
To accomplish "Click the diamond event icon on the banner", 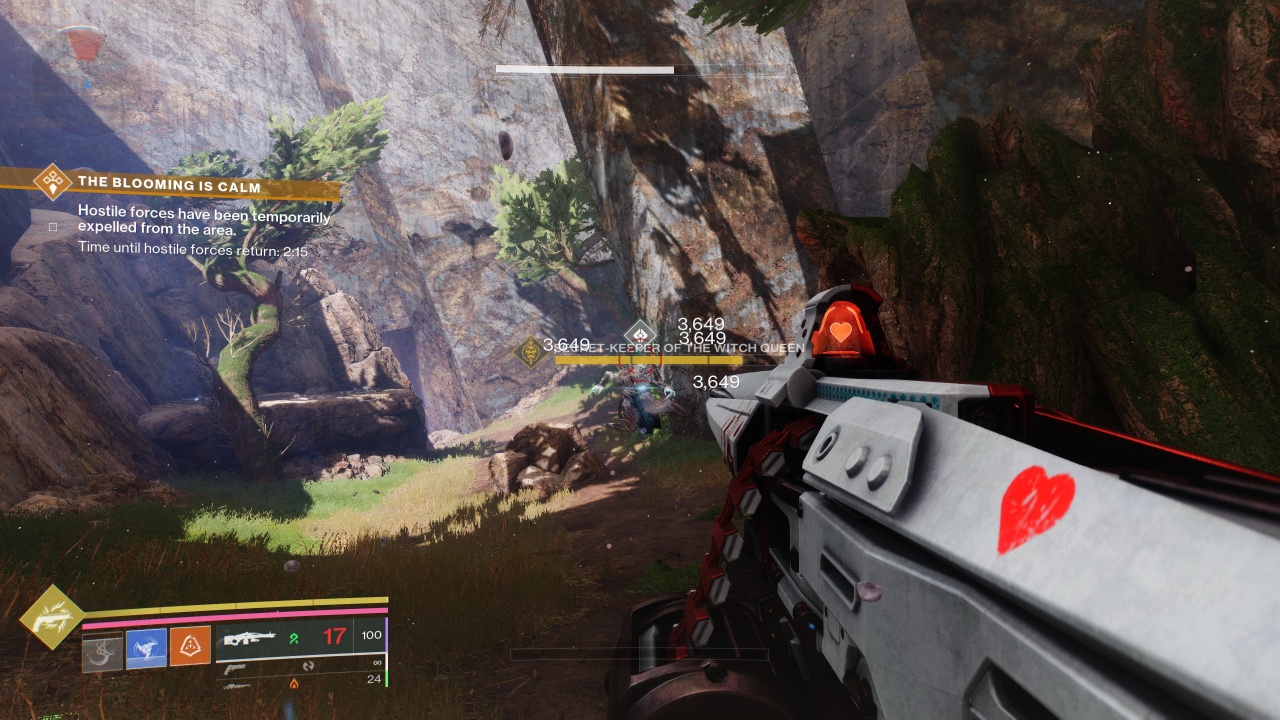I will [51, 182].
